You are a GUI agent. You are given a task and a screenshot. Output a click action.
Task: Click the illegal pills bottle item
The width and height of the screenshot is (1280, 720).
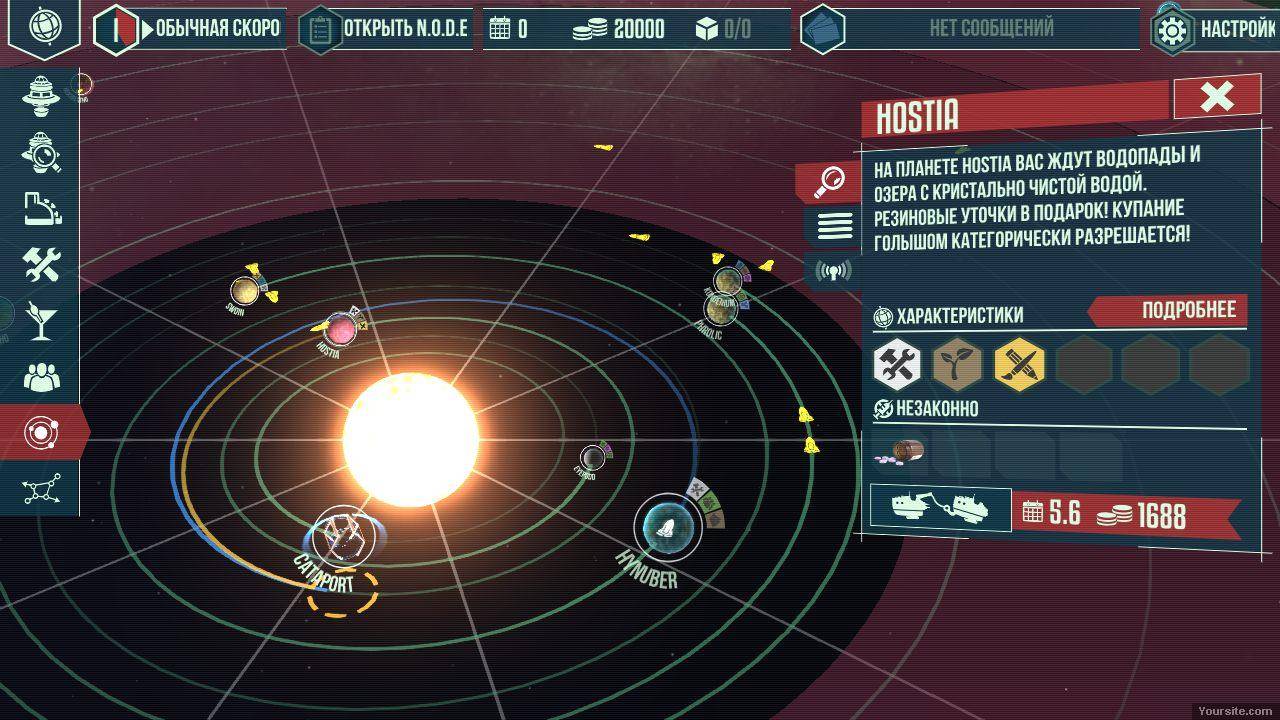[902, 453]
